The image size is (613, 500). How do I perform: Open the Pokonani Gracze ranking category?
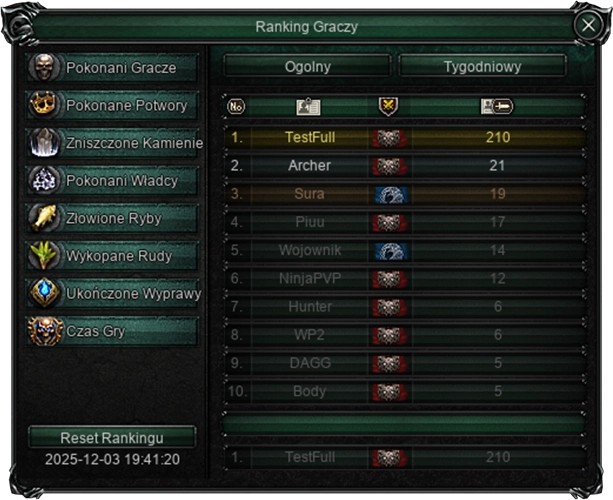point(113,68)
